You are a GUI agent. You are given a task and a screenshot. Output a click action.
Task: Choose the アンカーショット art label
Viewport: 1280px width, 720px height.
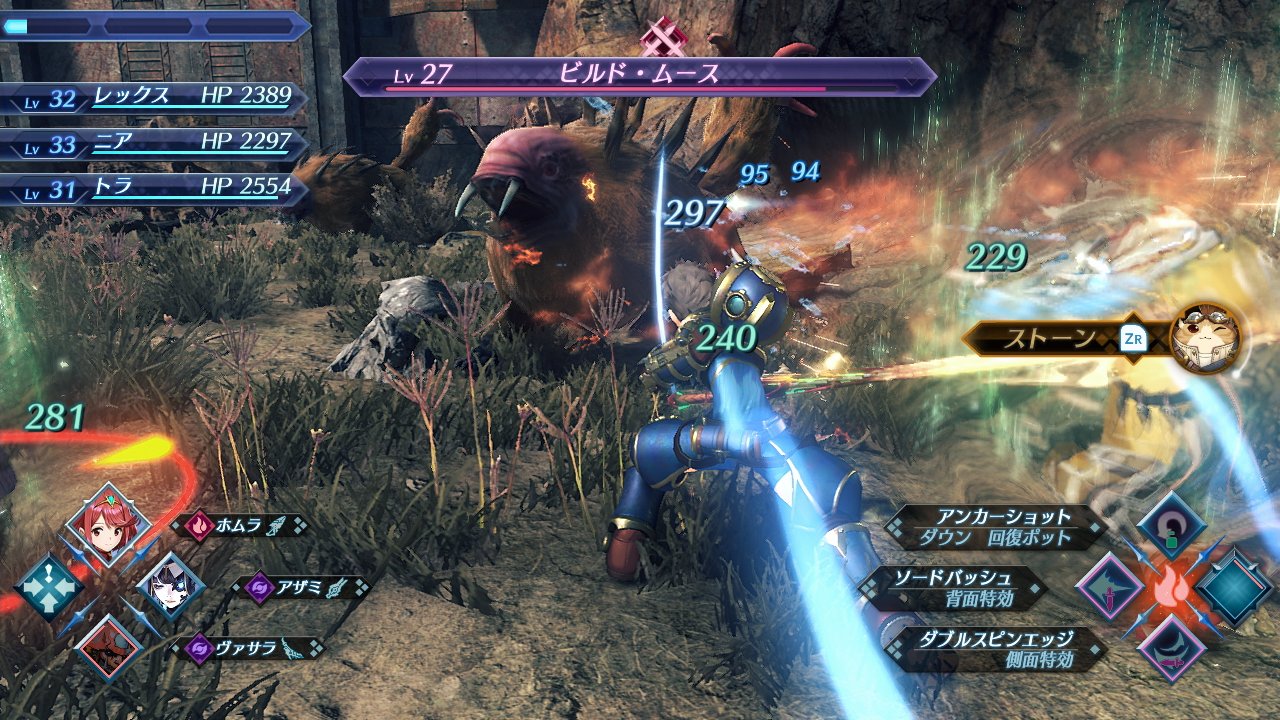pyautogui.click(x=995, y=526)
